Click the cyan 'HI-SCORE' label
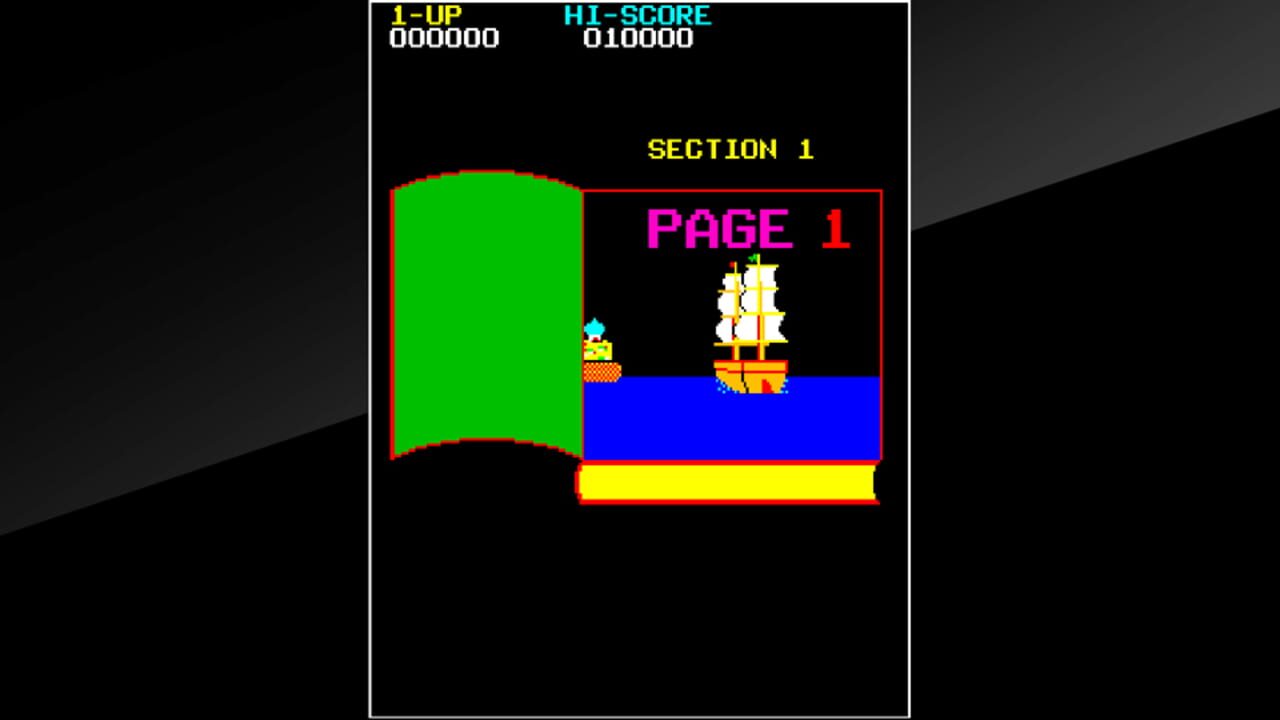 [636, 15]
